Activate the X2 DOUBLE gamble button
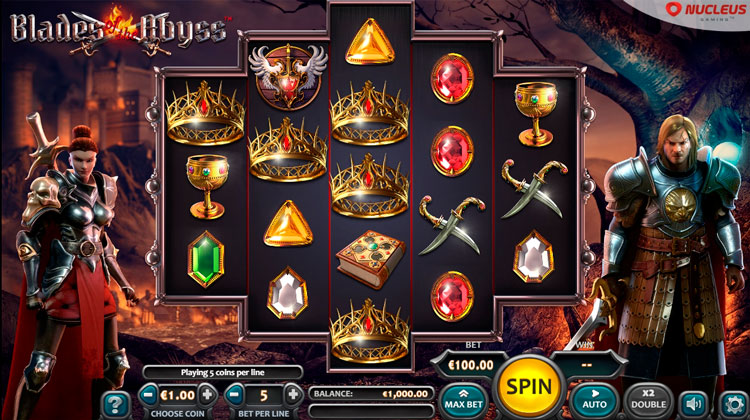750x420 pixels. [x=649, y=399]
